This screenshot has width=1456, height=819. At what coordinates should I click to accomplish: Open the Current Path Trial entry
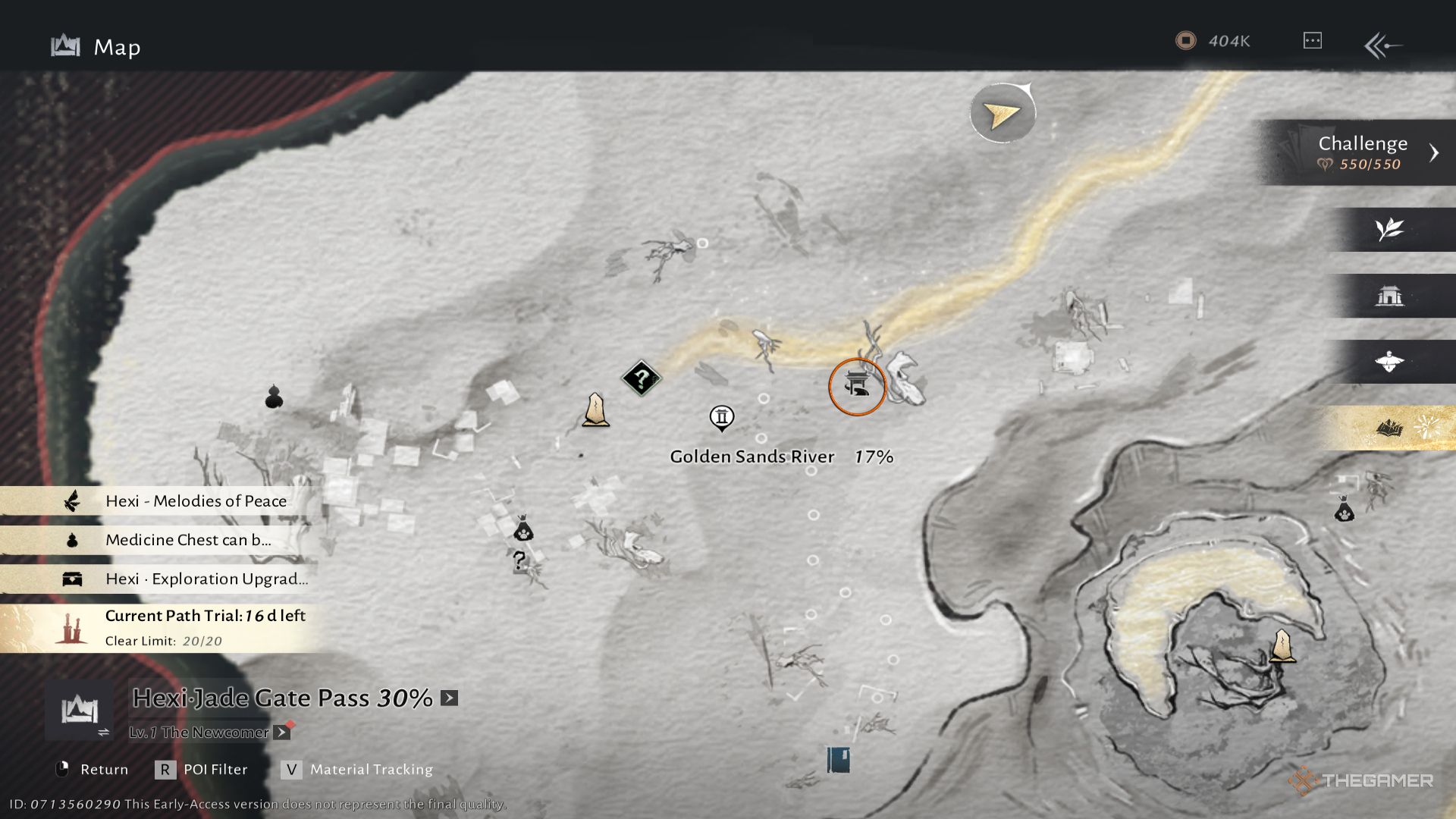205,626
